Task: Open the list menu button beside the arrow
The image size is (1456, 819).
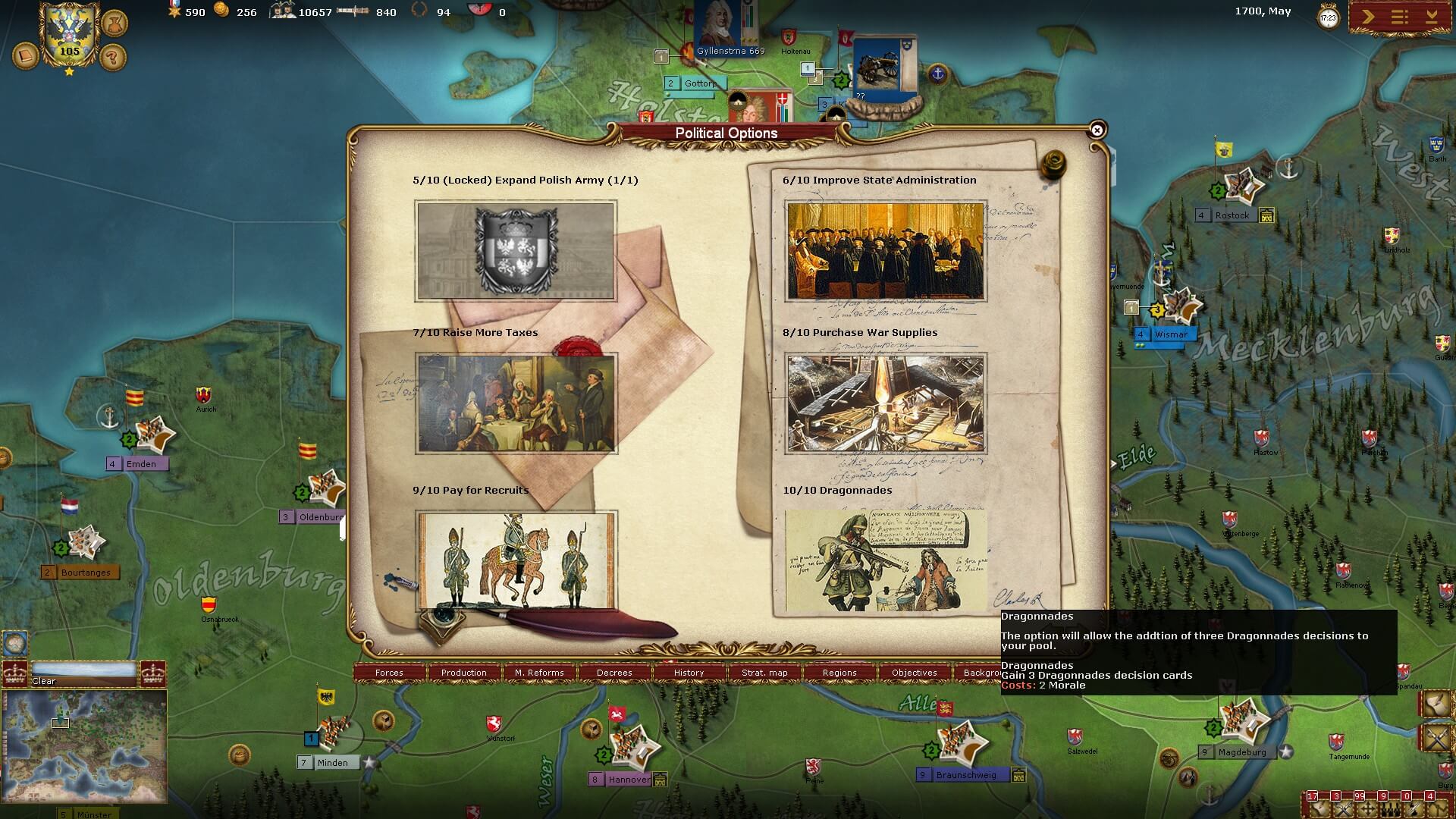Action: coord(1400,17)
